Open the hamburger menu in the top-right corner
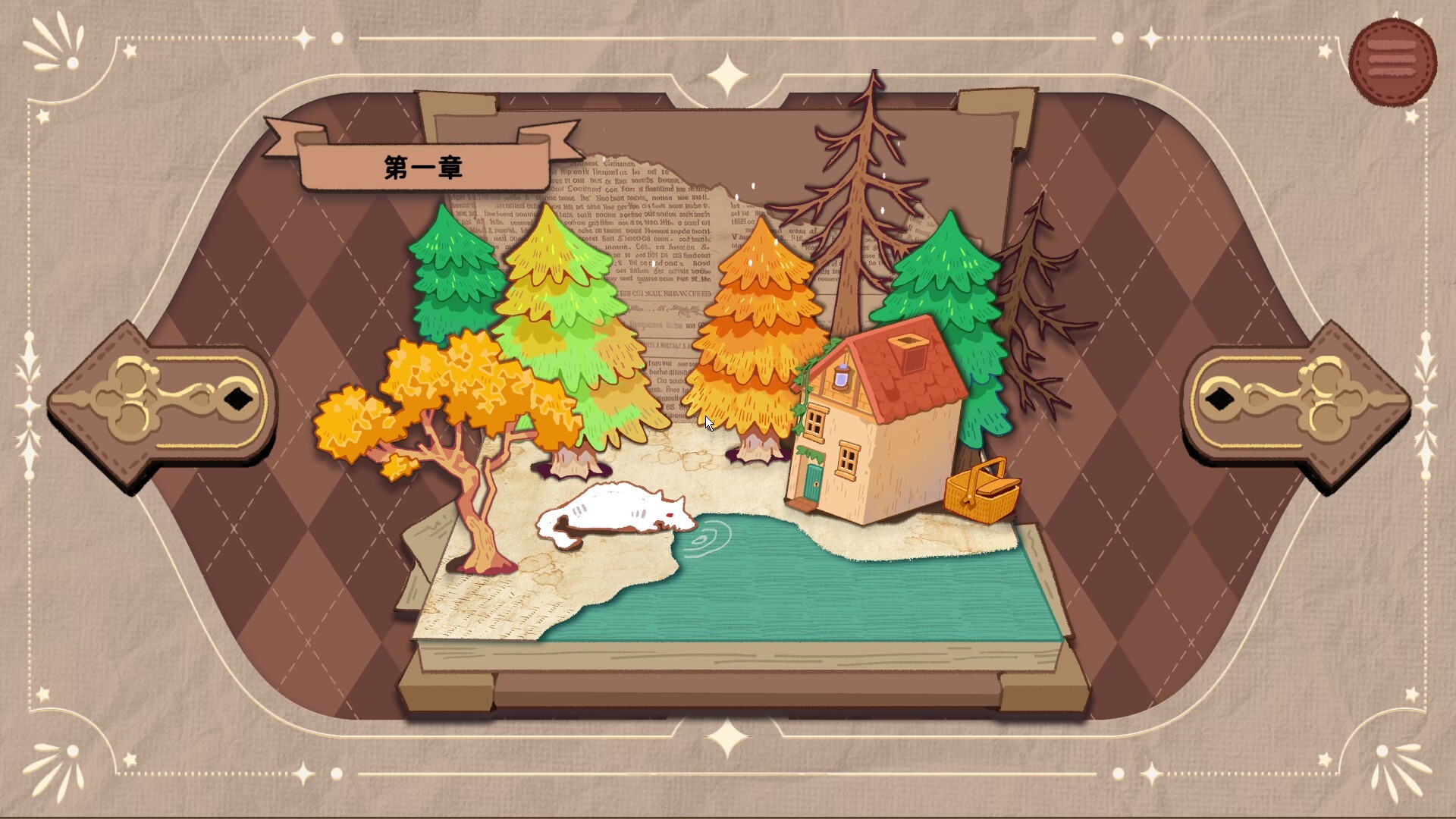Screen dimensions: 1456x819 1394,58
